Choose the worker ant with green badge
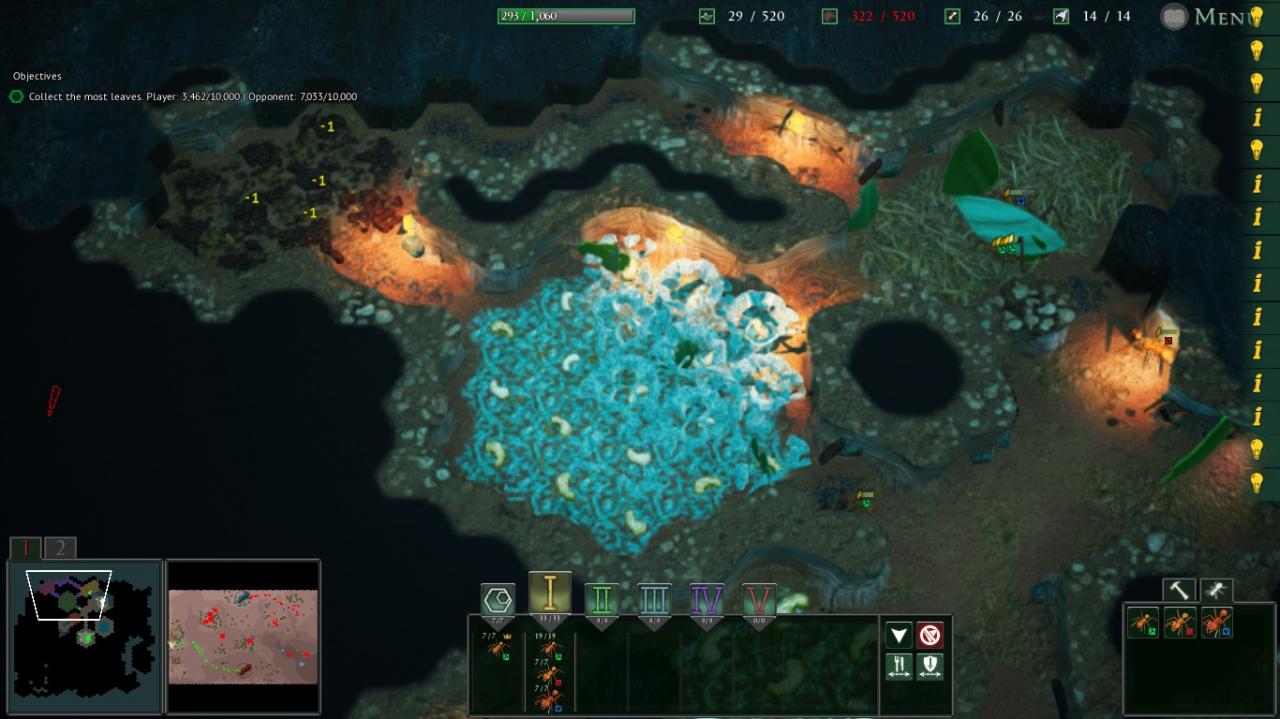Image resolution: width=1280 pixels, height=719 pixels. tap(1143, 623)
